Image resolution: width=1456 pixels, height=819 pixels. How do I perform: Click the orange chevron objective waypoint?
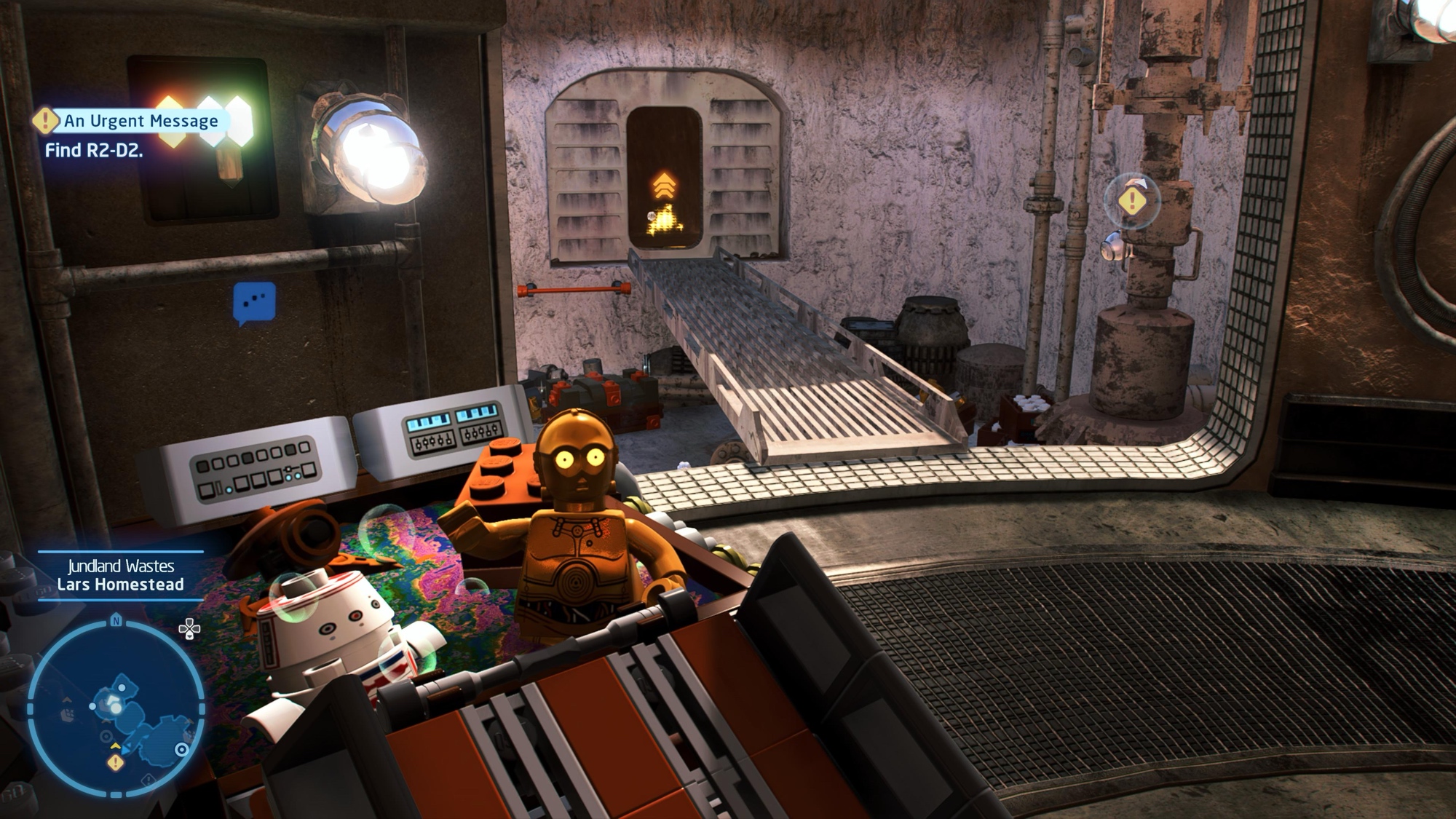pyautogui.click(x=664, y=186)
